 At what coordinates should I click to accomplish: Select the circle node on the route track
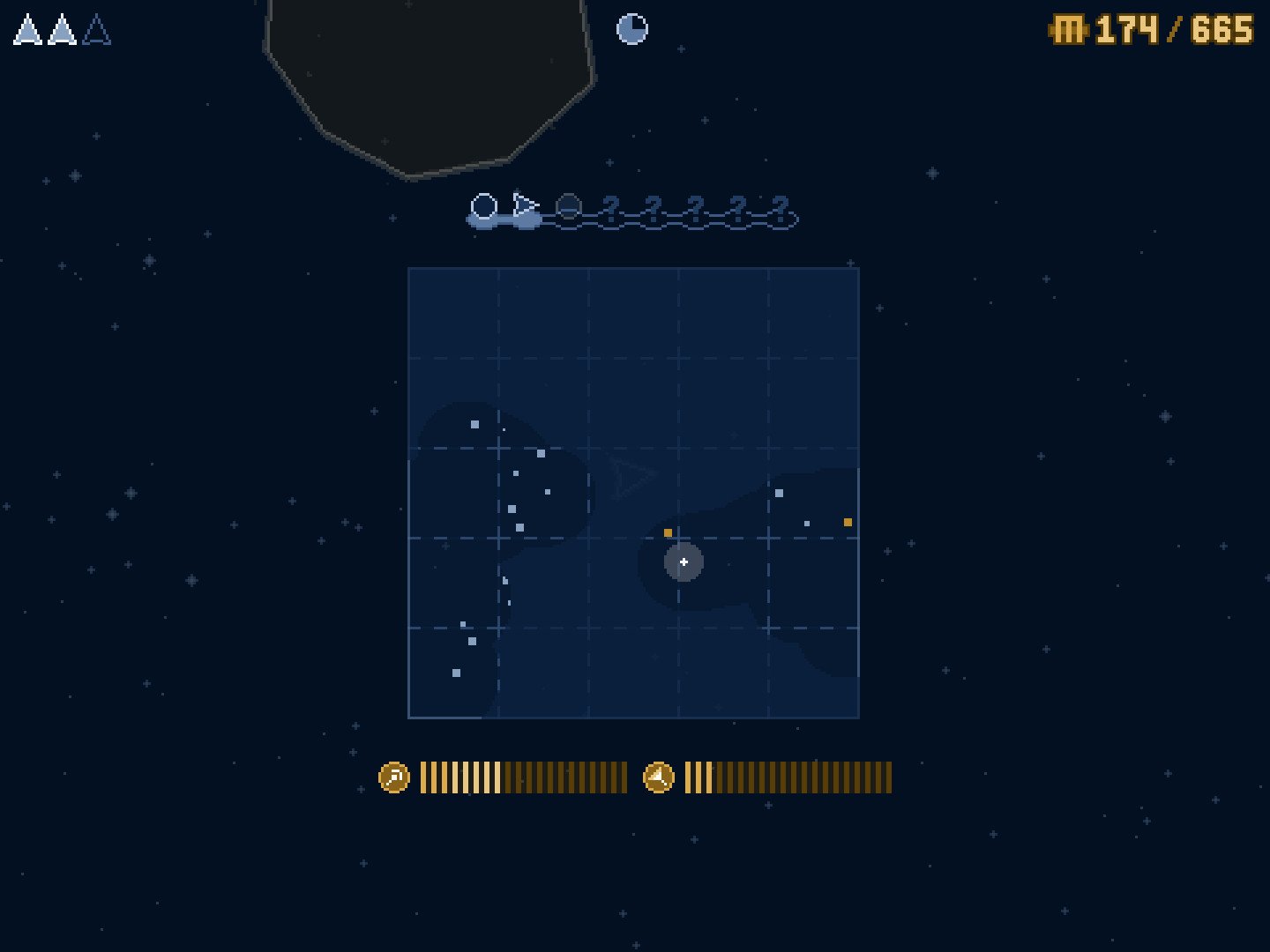tap(483, 207)
